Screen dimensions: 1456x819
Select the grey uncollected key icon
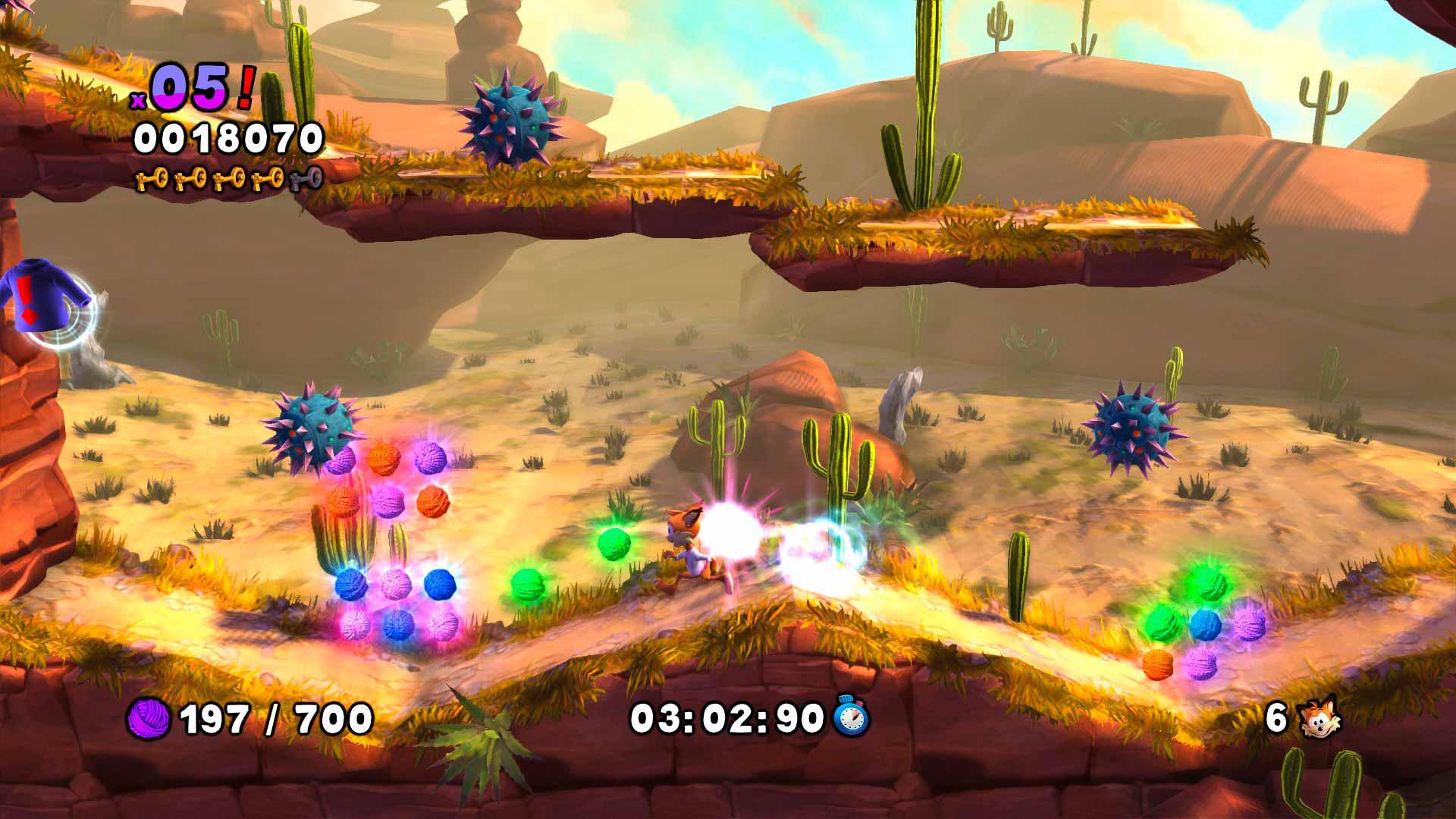306,179
